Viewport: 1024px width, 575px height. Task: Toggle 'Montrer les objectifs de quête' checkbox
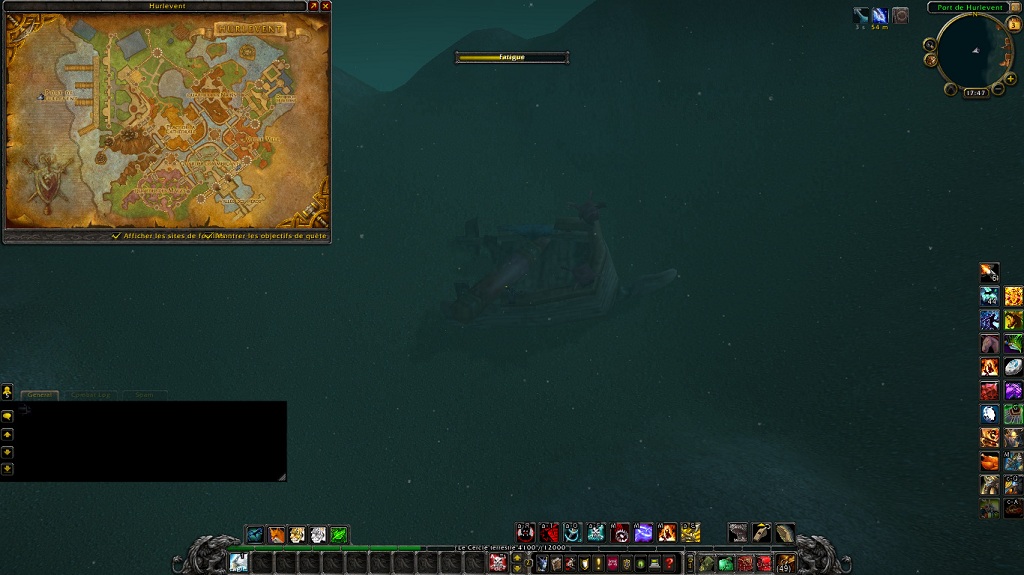pyautogui.click(x=211, y=236)
